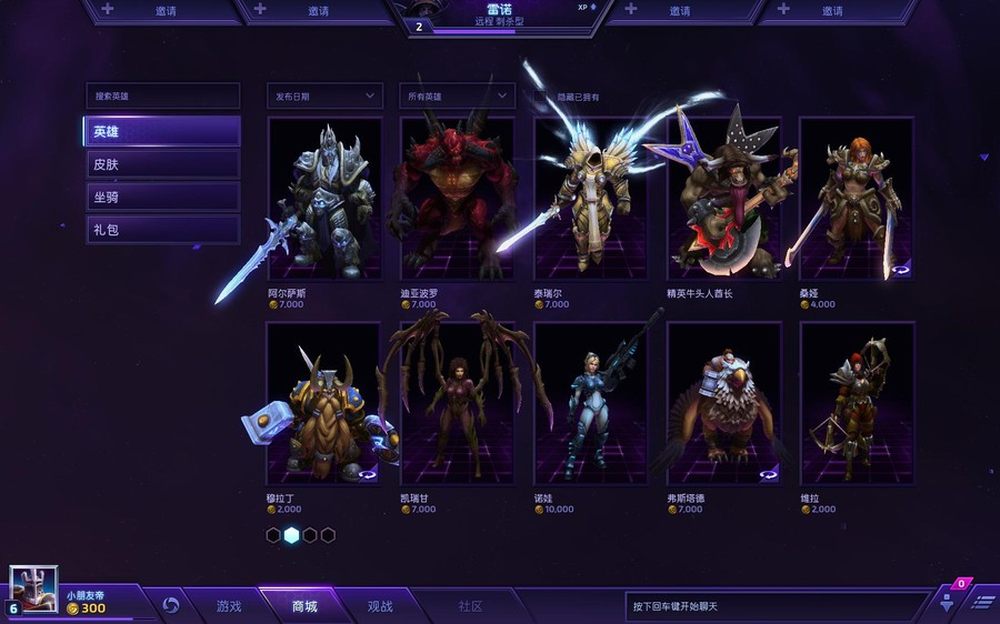Select the 穆拉丁 hero card

pyautogui.click(x=323, y=403)
